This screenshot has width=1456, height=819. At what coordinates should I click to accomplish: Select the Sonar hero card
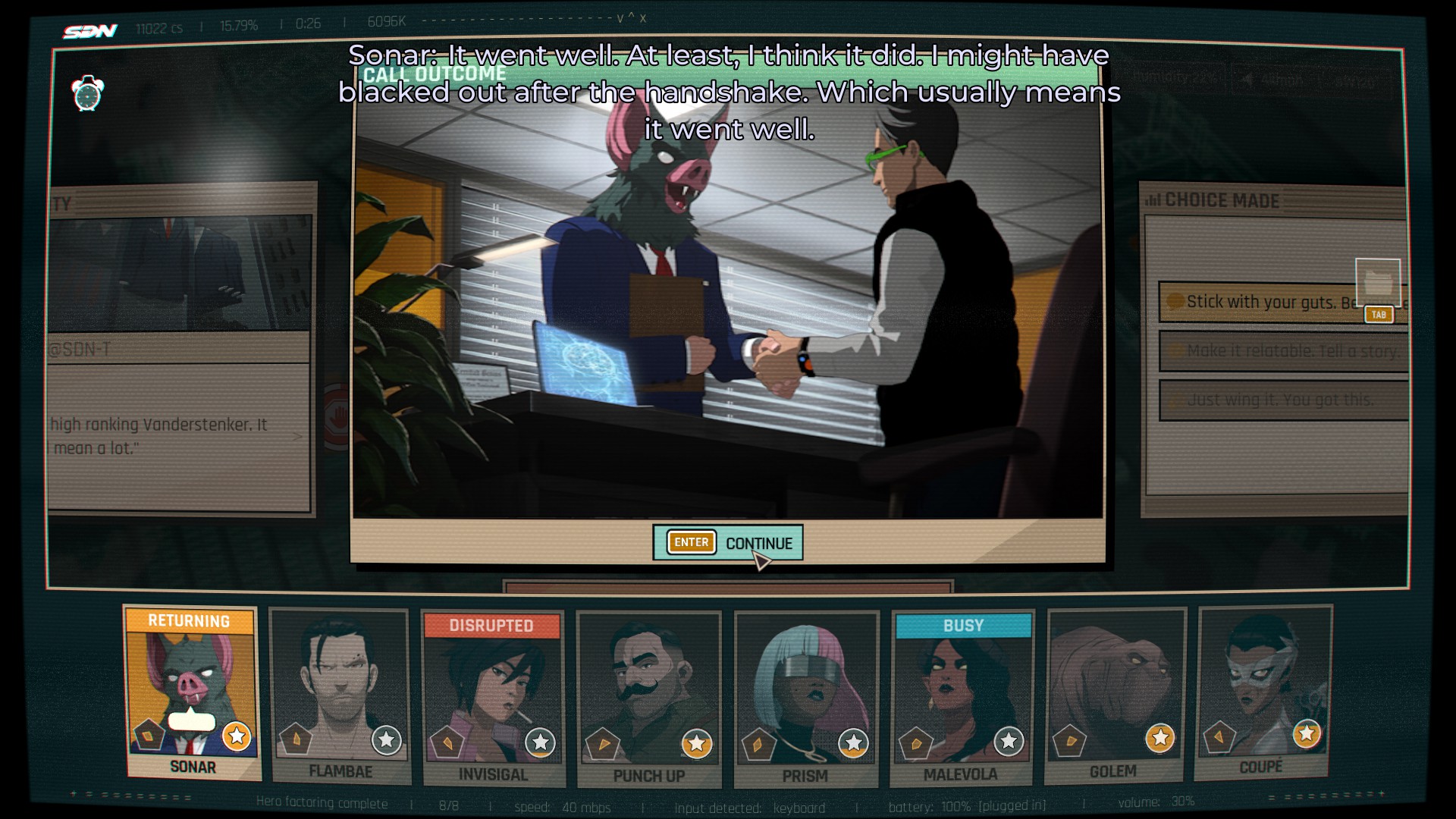[193, 692]
